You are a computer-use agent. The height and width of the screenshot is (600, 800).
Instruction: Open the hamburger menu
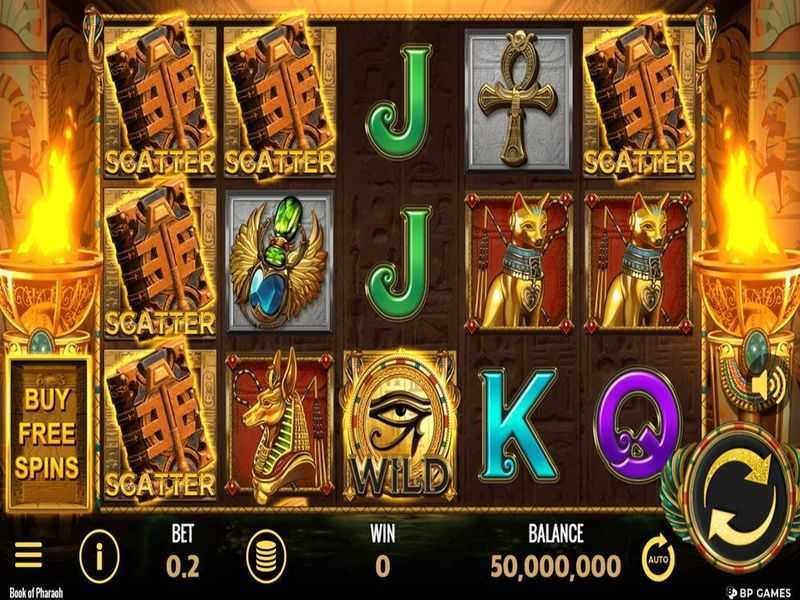28,555
